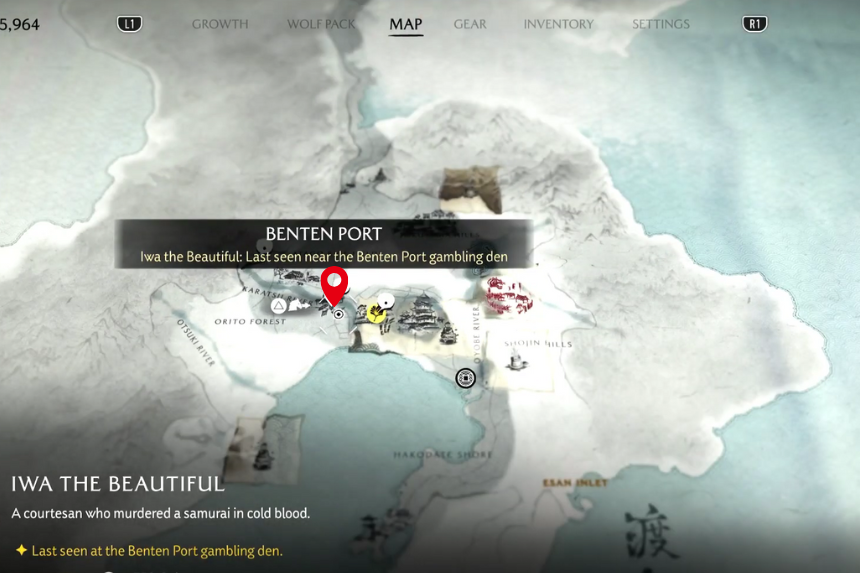
Task: Open the Wolf Pack tab
Action: point(321,24)
